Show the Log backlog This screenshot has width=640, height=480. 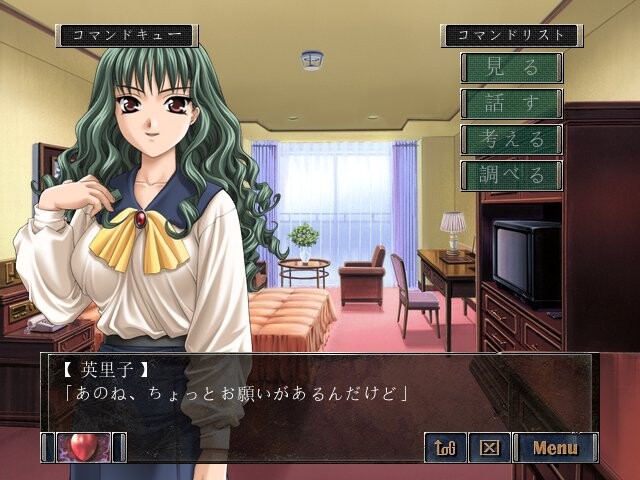pos(445,447)
